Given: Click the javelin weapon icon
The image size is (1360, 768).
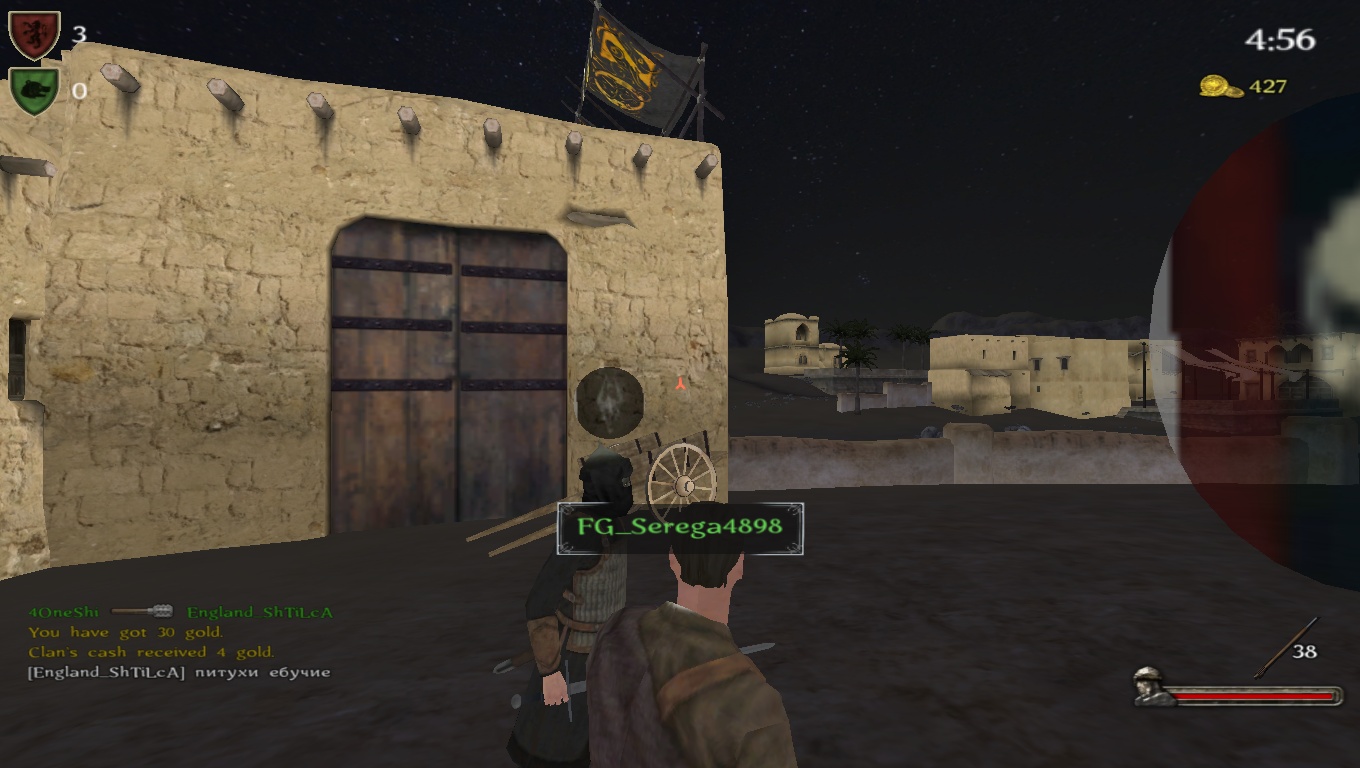Looking at the screenshot, I should point(1286,647).
